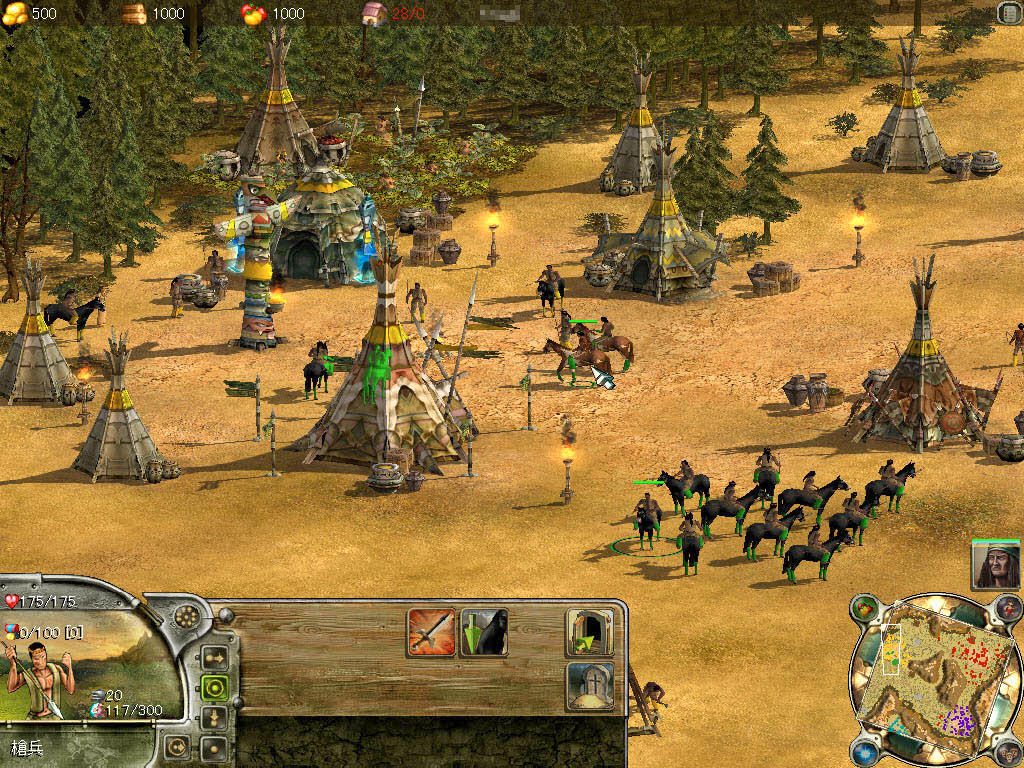Click the red figures button on minimap corner

coord(1010,607)
